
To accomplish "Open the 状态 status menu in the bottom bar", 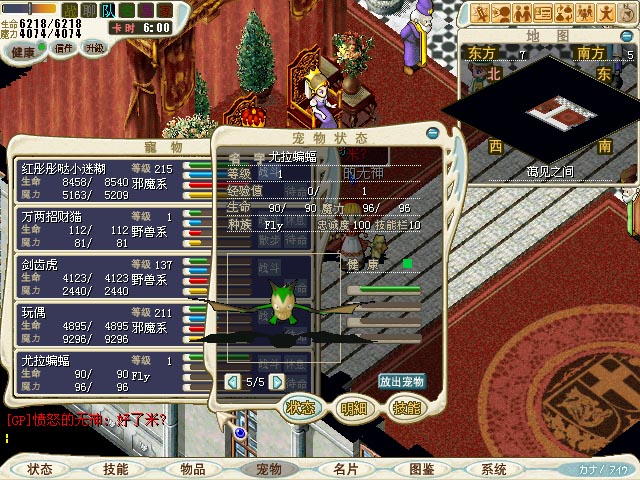I will click(x=40, y=468).
